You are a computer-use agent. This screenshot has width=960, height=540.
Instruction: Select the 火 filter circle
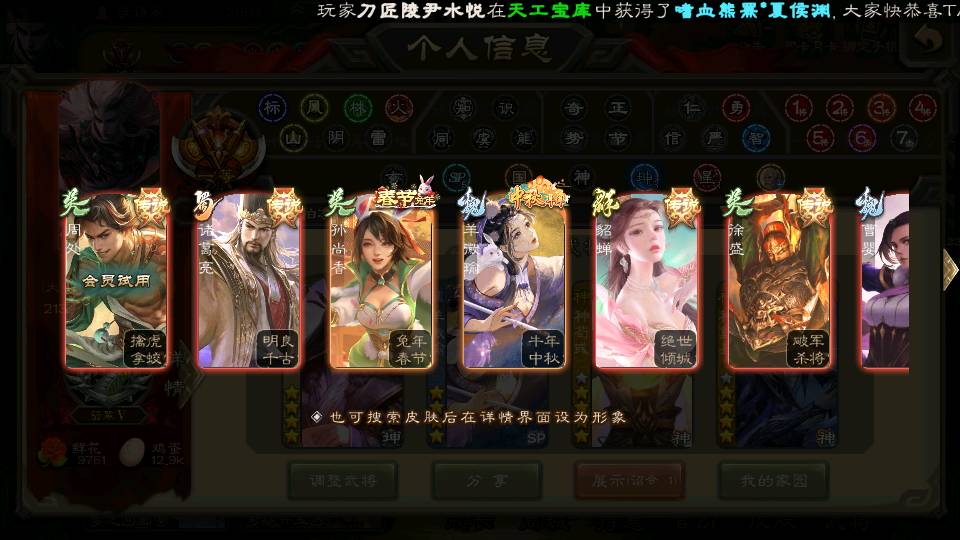click(400, 107)
